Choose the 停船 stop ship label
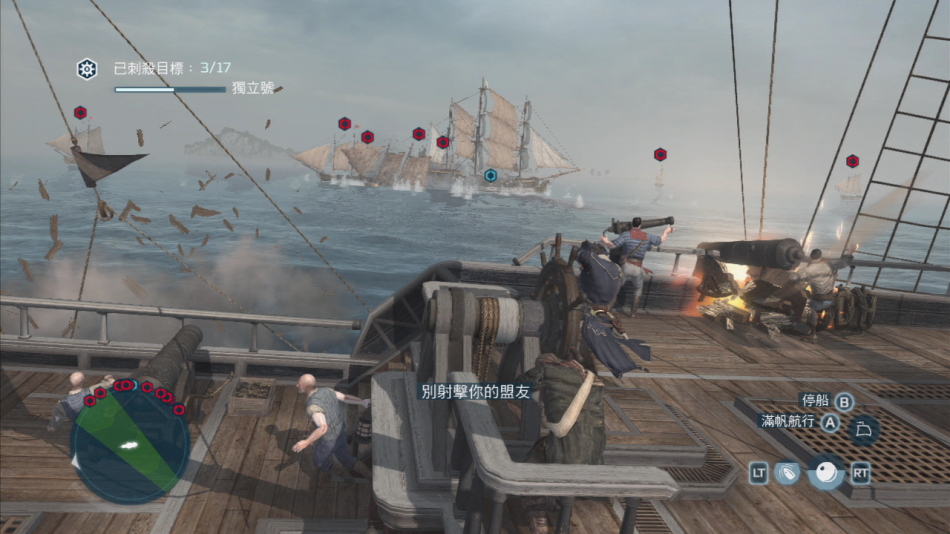Image resolution: width=950 pixels, height=534 pixels. point(815,401)
